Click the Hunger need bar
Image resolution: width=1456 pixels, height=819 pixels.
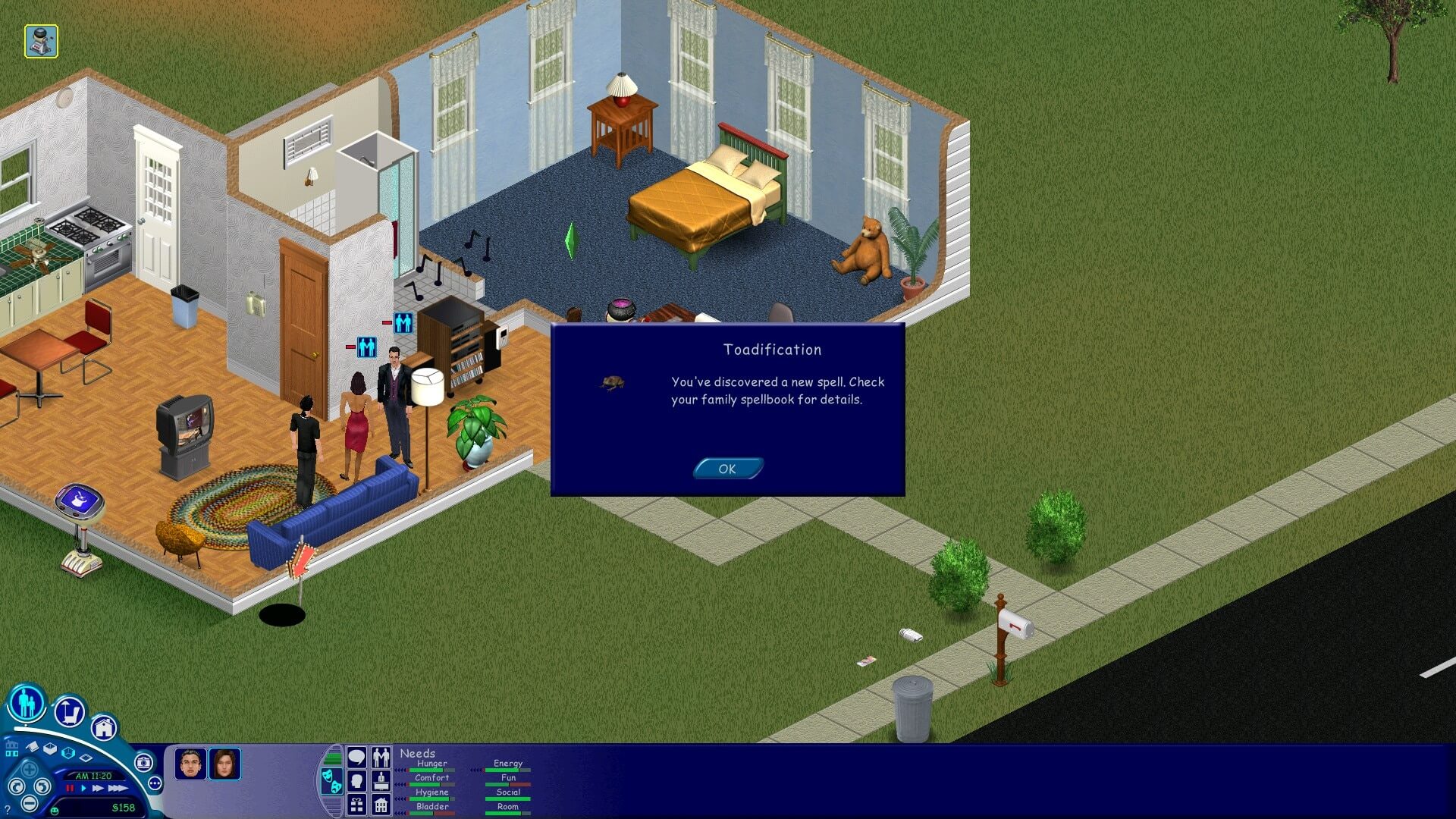(430, 770)
